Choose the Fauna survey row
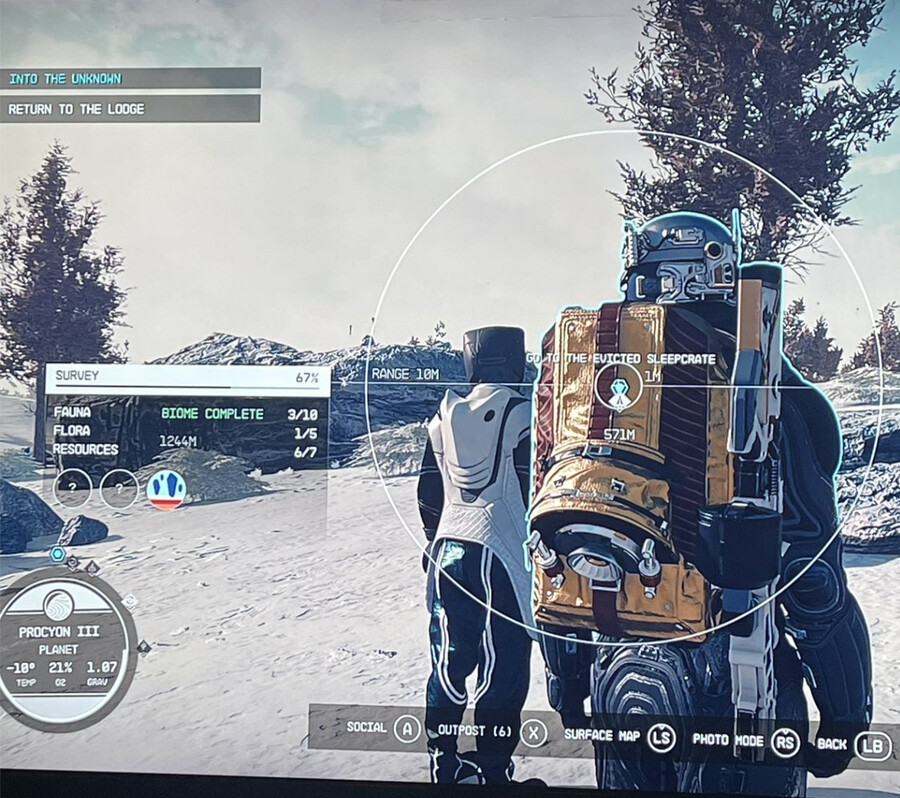The height and width of the screenshot is (798, 900). point(187,413)
